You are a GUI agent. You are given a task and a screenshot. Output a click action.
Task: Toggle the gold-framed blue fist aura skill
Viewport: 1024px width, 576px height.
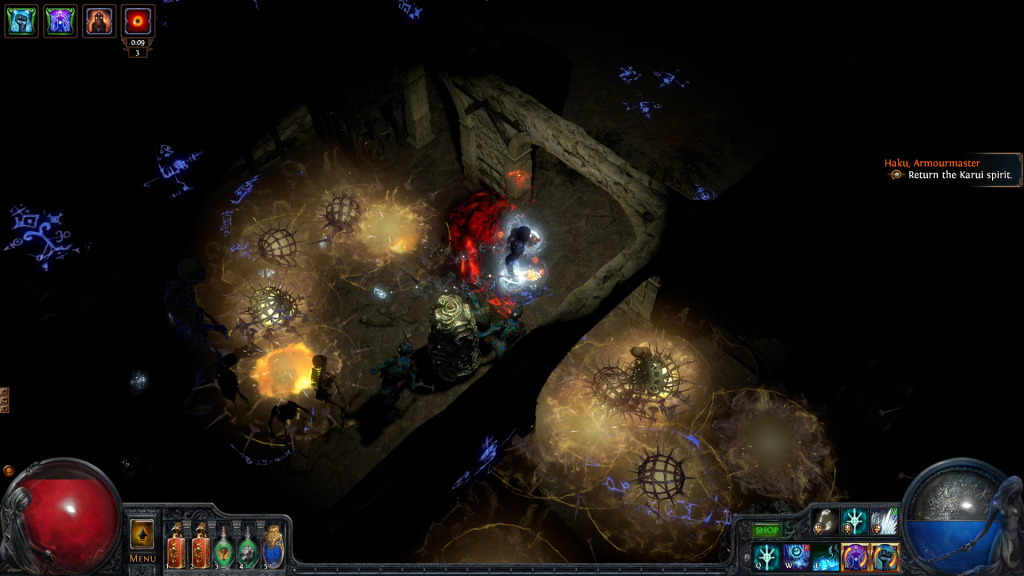(x=885, y=557)
